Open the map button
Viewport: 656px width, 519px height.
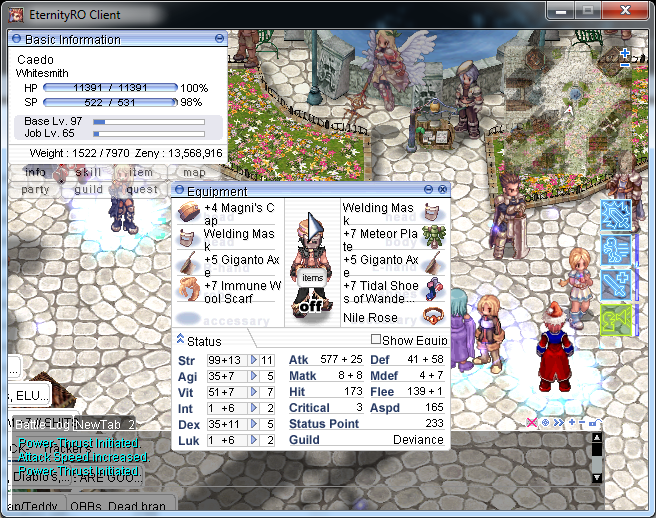pos(194,172)
